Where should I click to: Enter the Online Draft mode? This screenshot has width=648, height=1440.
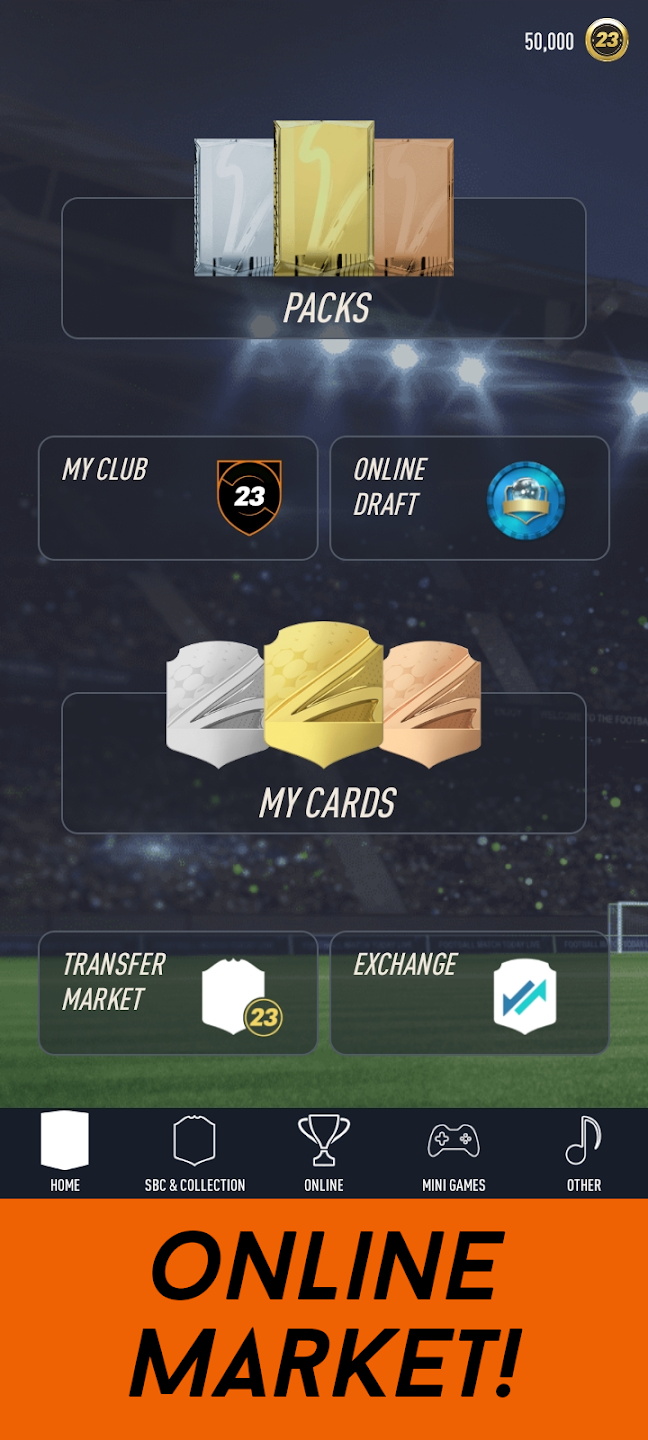tap(469, 498)
